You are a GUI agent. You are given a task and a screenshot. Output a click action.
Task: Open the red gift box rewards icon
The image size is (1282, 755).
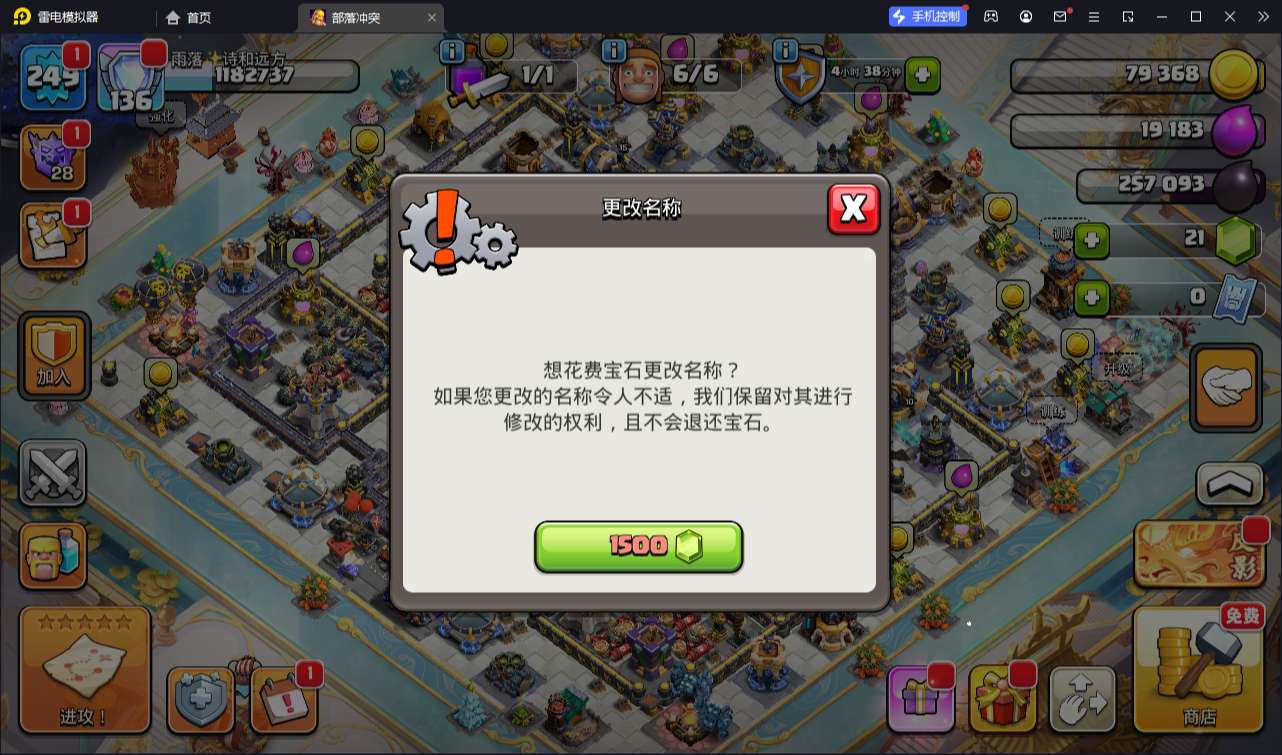coord(1002,698)
